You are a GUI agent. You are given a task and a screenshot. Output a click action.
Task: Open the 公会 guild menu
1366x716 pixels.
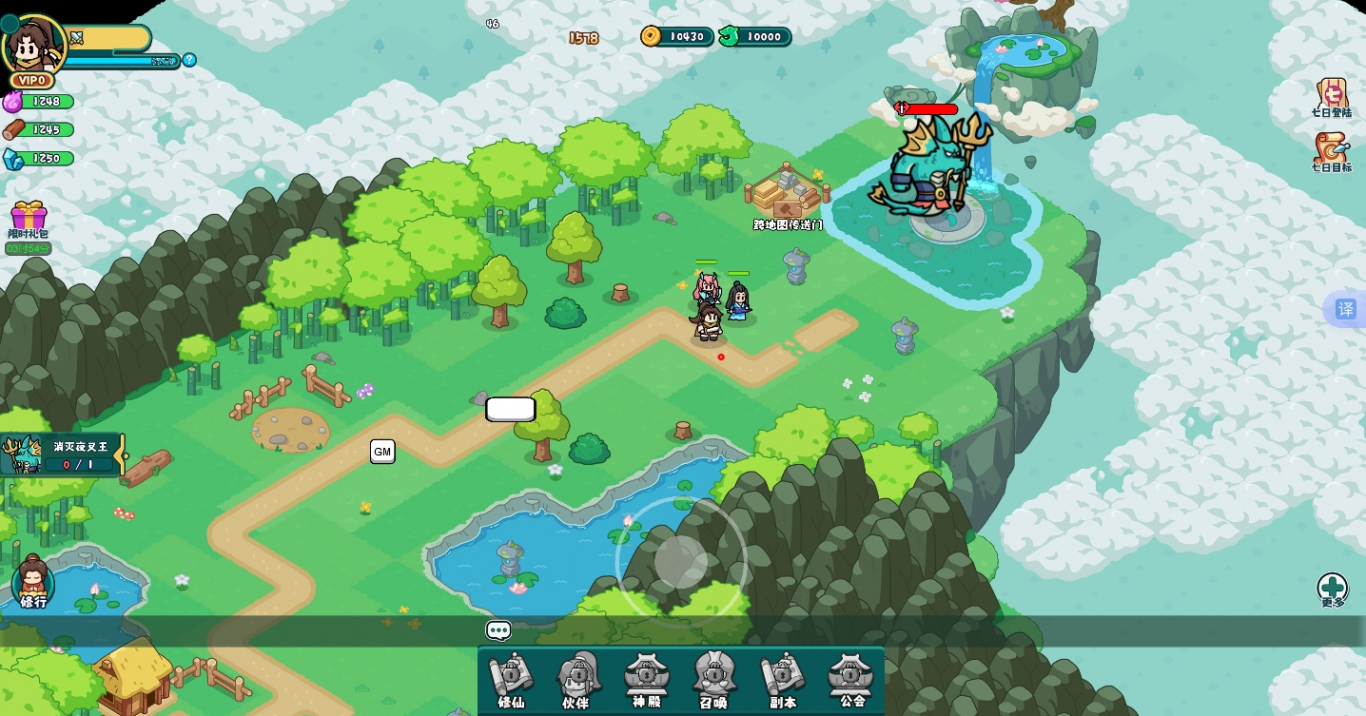pos(851,680)
